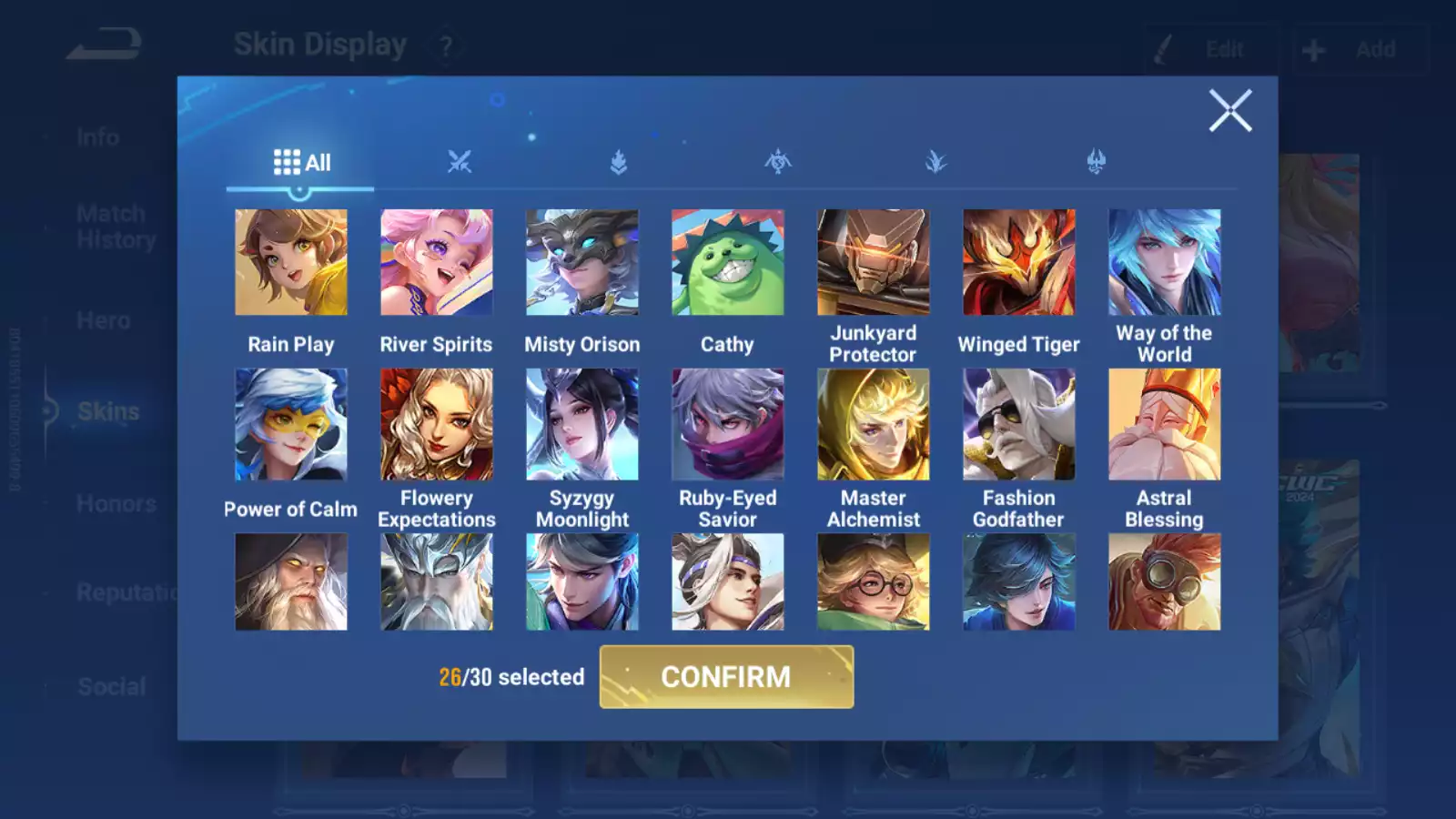Confirm the skin selection
The image size is (1456, 819).
click(726, 677)
